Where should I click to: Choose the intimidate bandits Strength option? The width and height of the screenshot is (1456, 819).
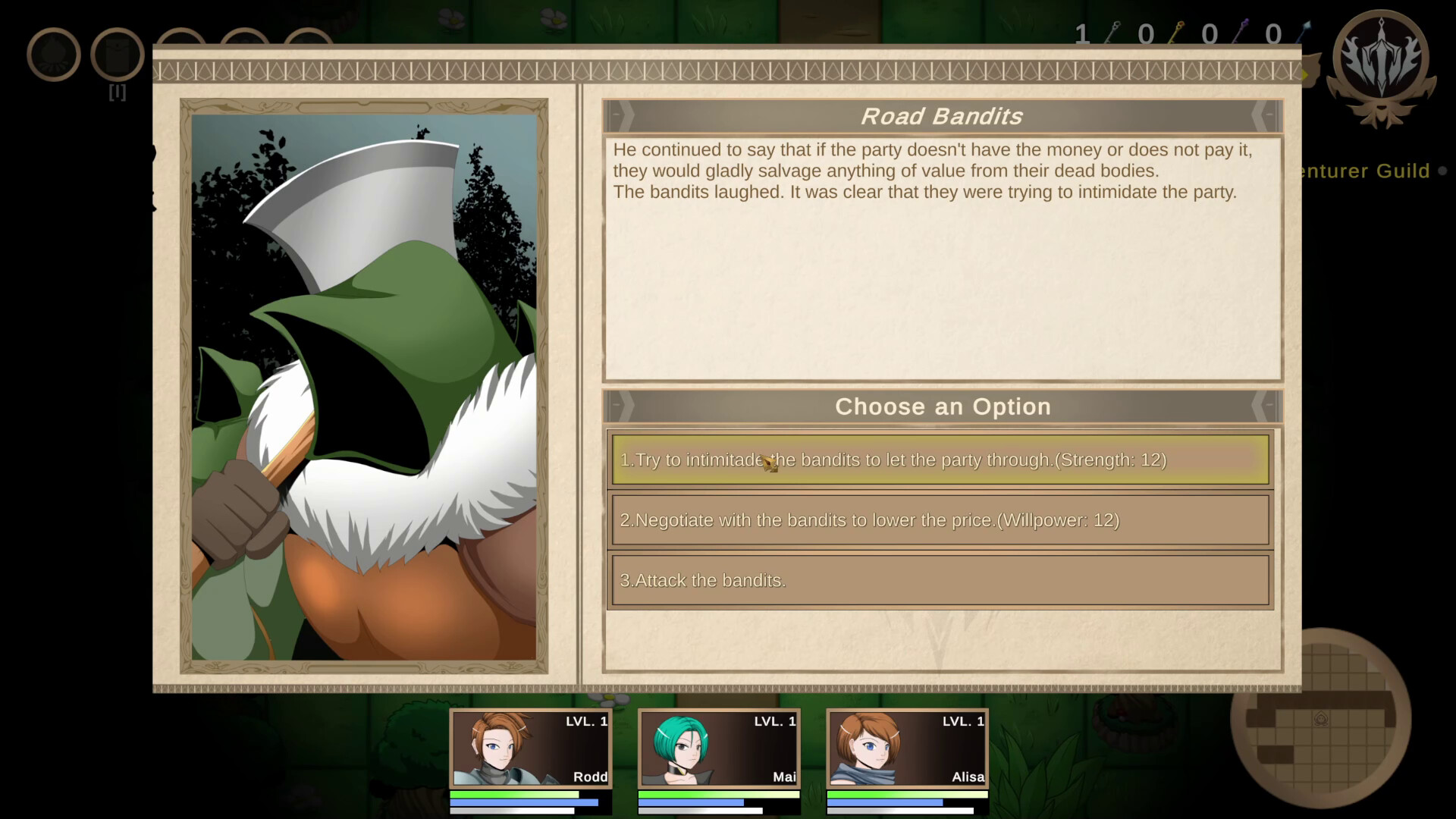[x=940, y=460]
